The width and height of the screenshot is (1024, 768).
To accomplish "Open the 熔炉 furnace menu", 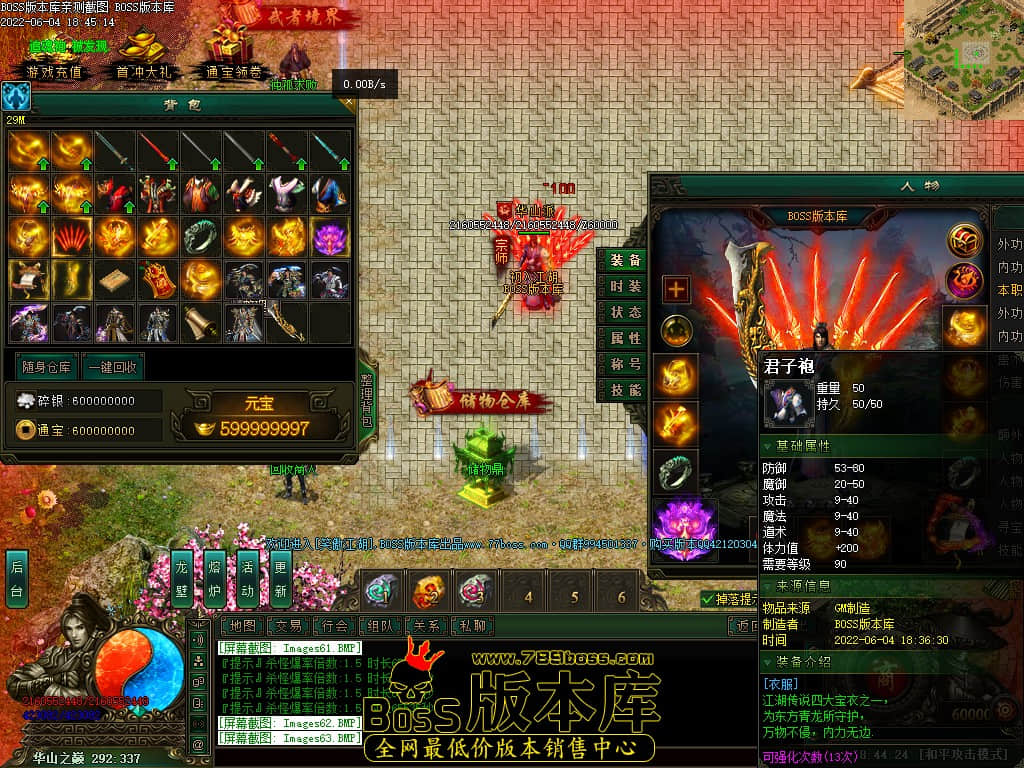I will 215,578.
